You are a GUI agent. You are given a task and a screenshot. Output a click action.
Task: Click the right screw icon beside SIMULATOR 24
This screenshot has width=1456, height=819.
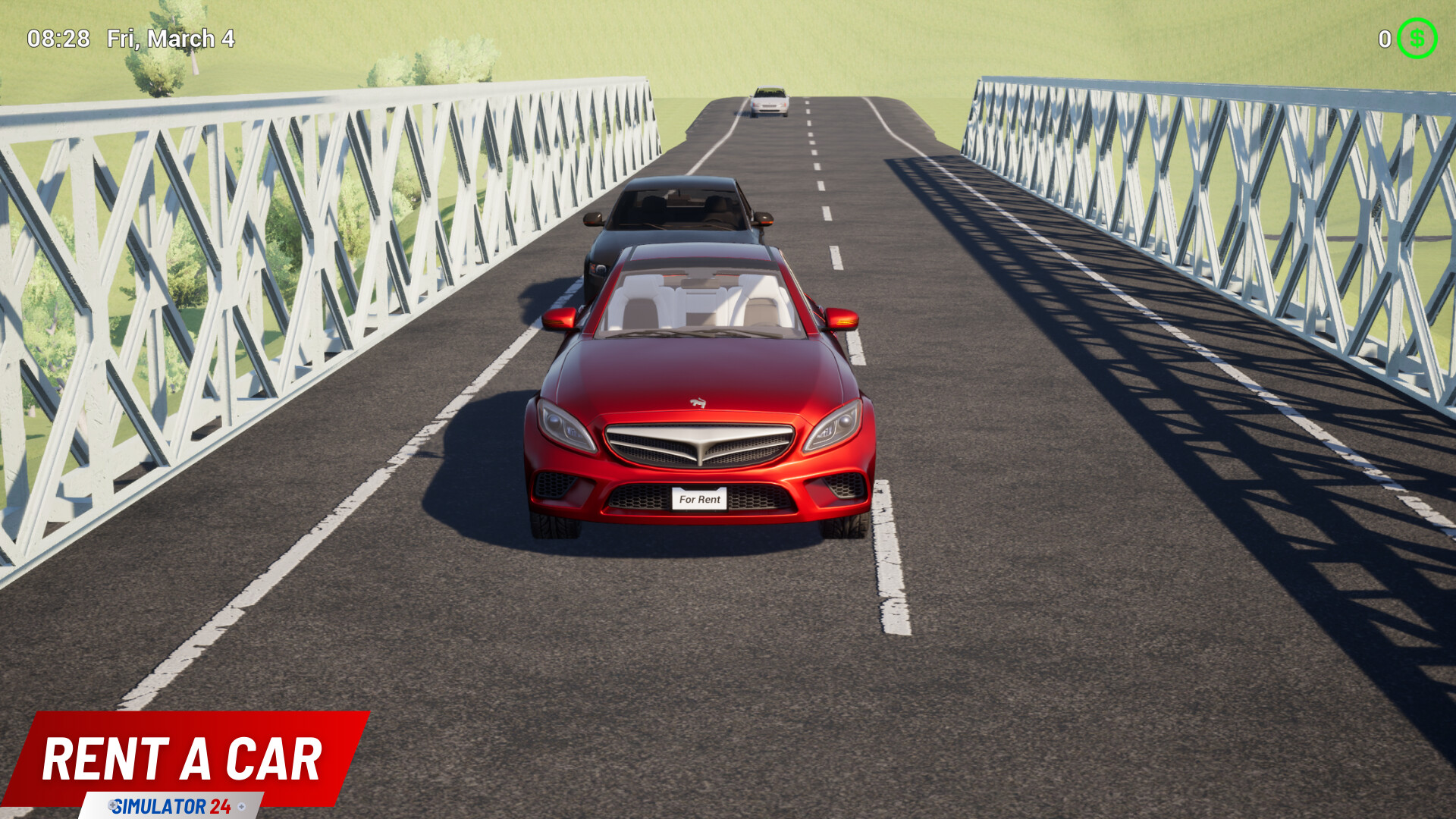pyautogui.click(x=241, y=805)
